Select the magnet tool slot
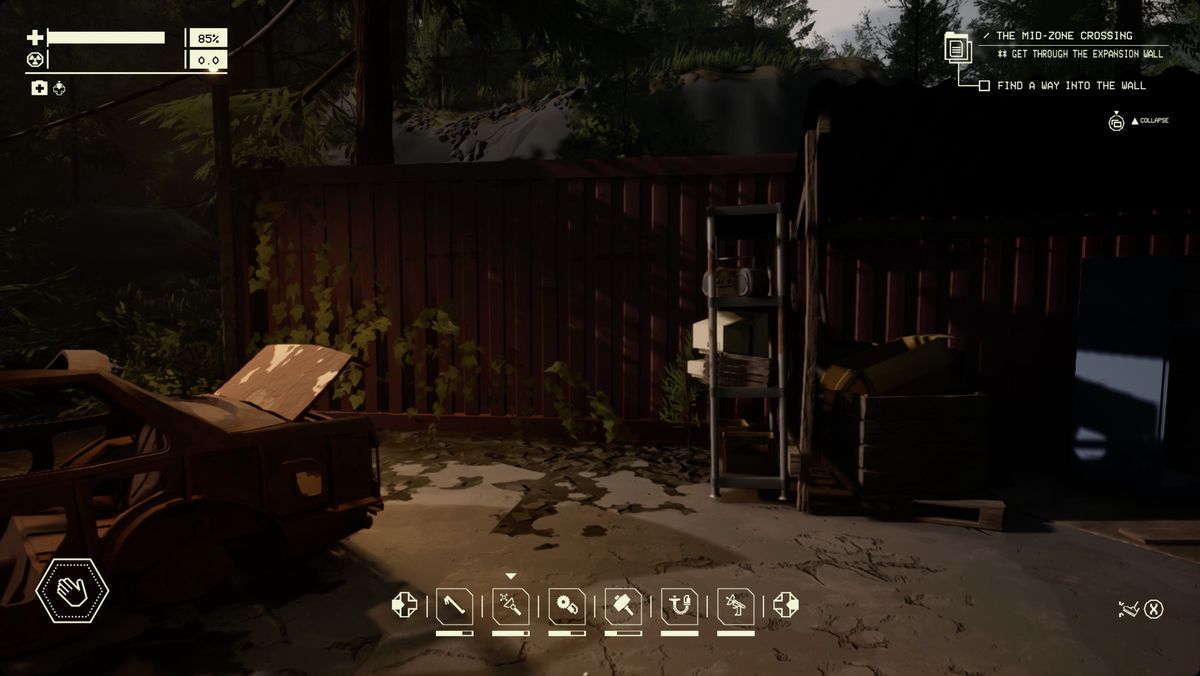Viewport: 1200px width, 676px height. (x=680, y=606)
